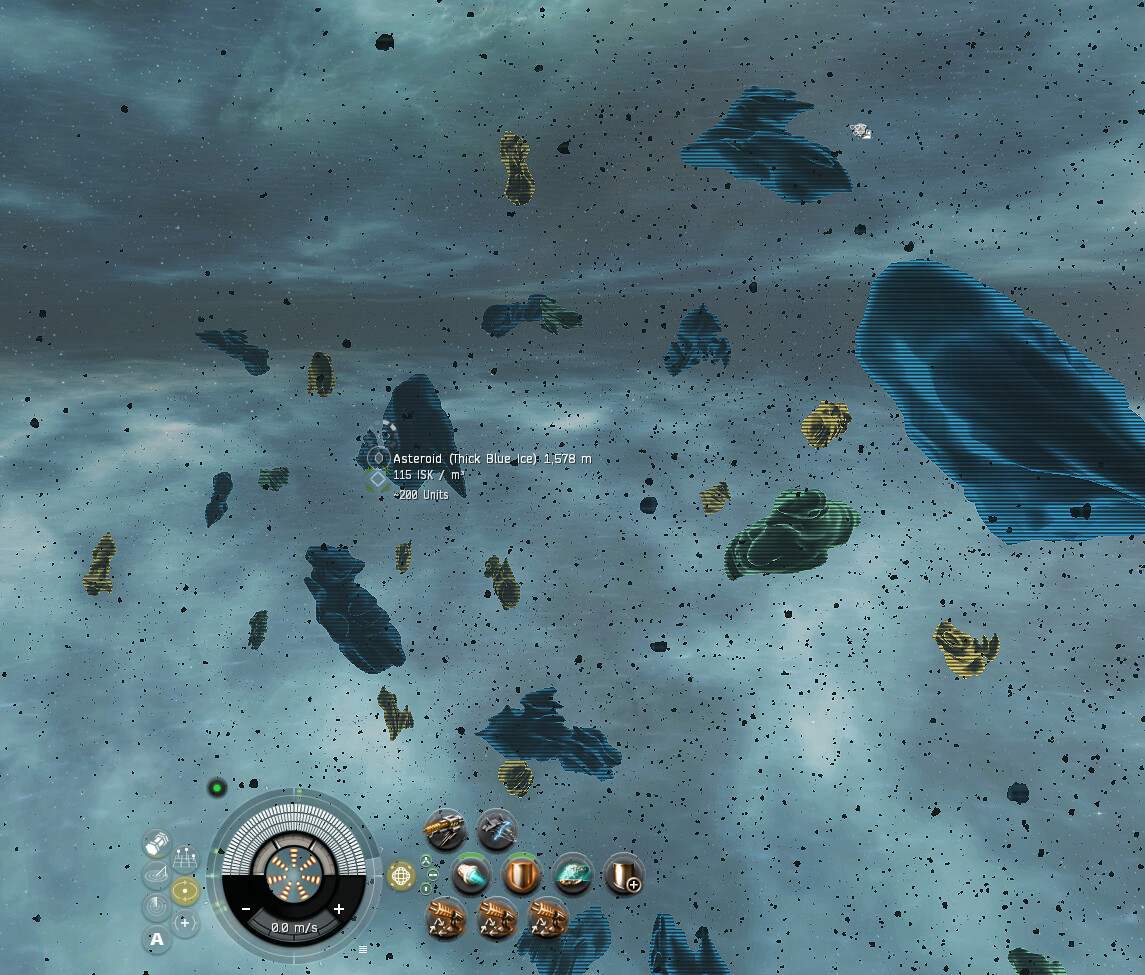Activate the shield module with plus sign

pos(624,875)
